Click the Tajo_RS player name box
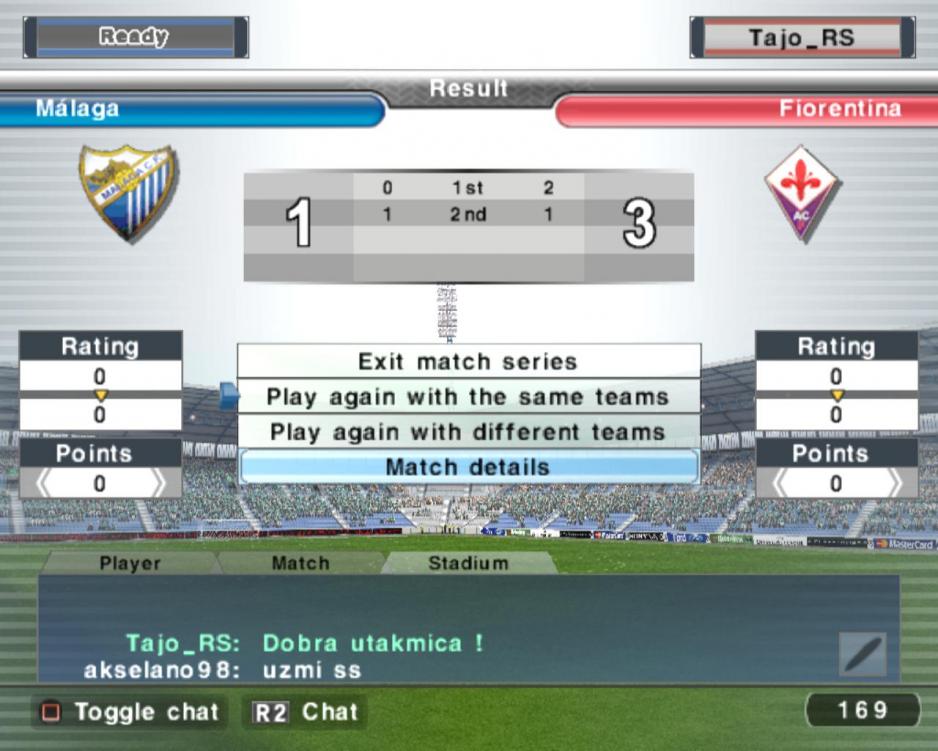The width and height of the screenshot is (938, 751). [x=802, y=38]
